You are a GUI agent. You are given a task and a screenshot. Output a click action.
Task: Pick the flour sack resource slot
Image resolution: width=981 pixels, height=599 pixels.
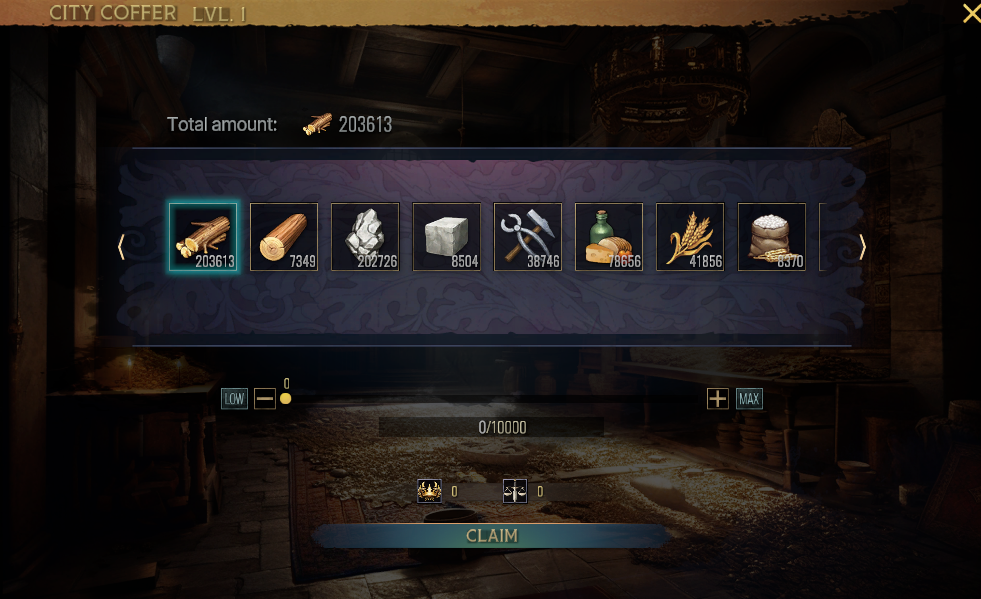pos(772,237)
